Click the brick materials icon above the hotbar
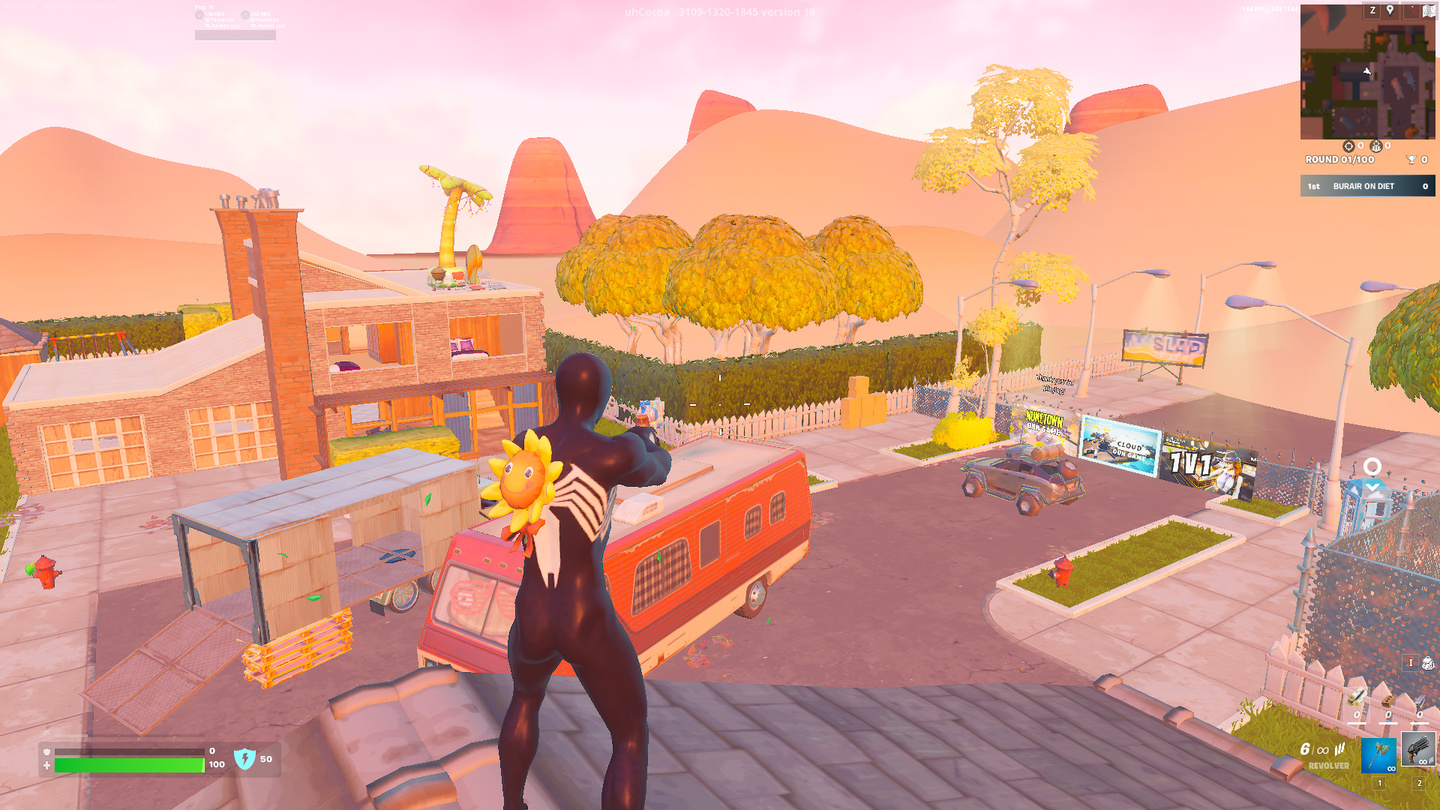The width and height of the screenshot is (1440, 810). [x=1388, y=702]
